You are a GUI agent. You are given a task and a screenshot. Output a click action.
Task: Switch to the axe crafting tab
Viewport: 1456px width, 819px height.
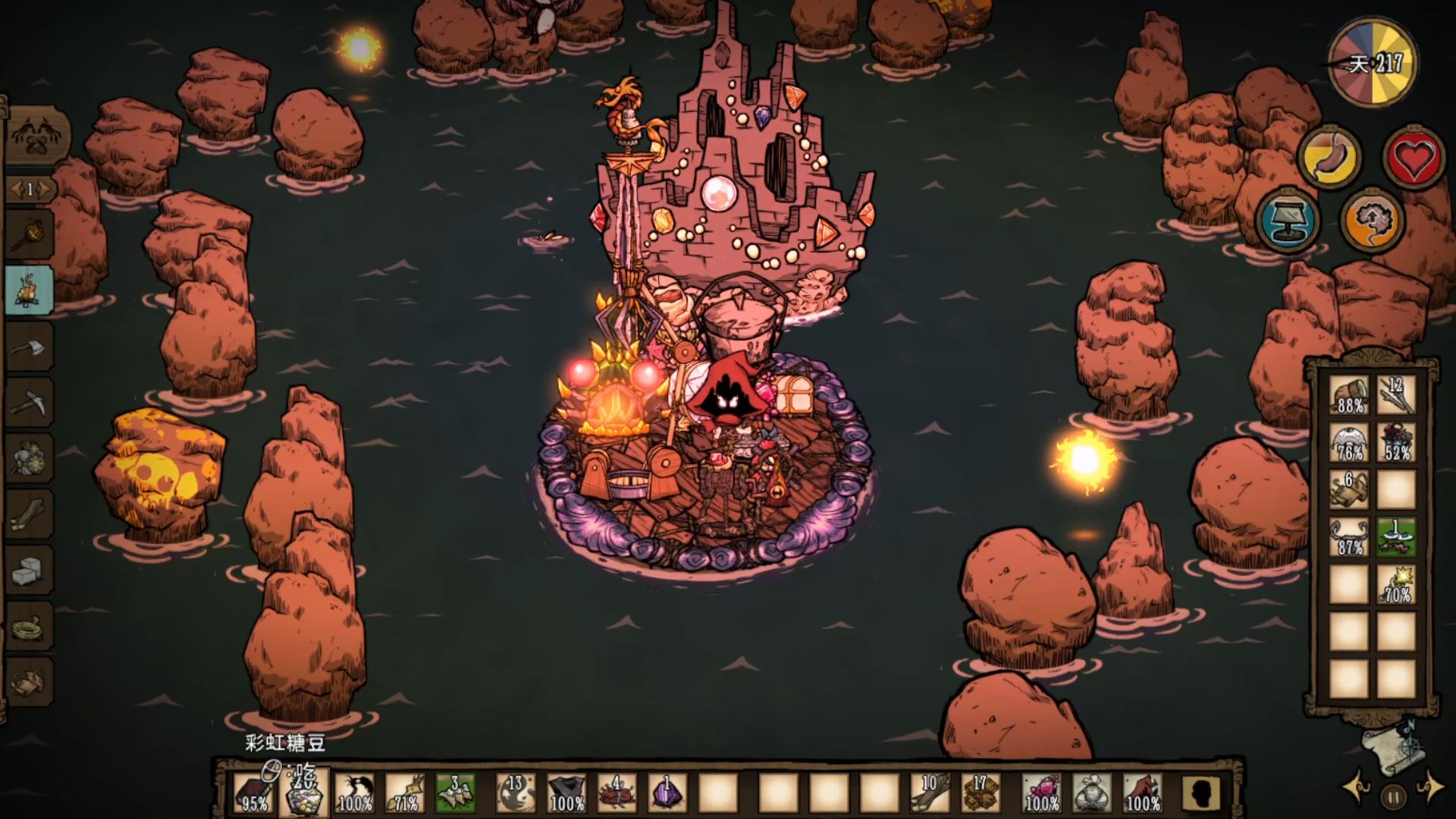[30, 348]
